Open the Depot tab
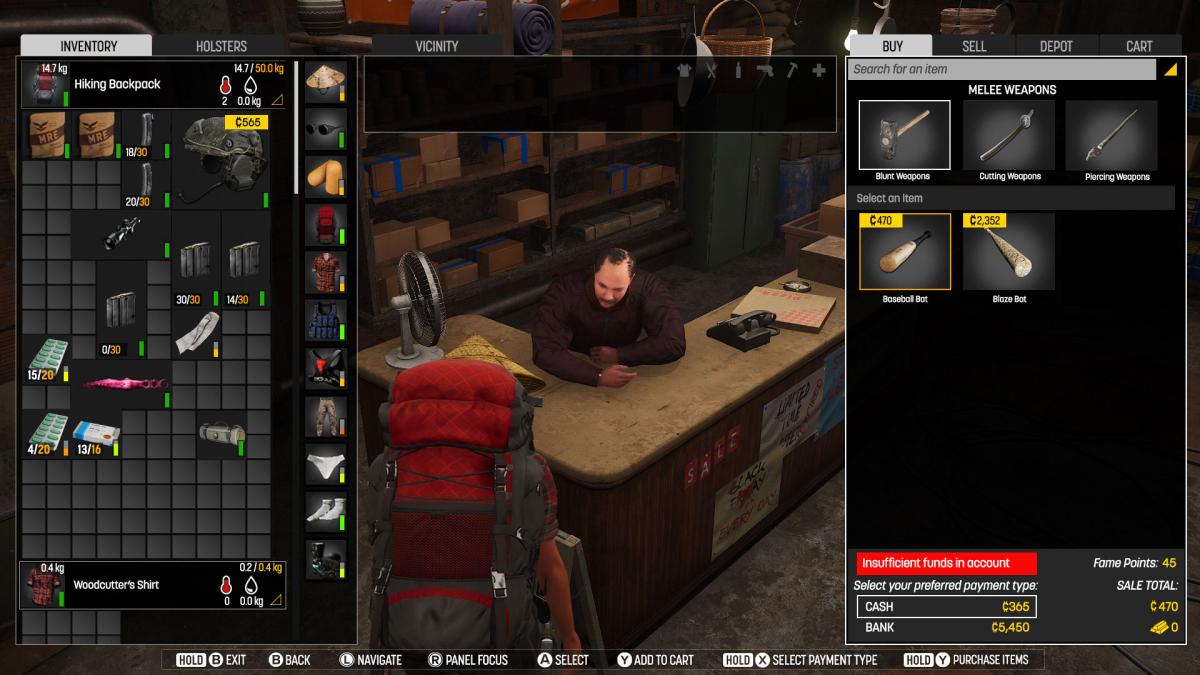The height and width of the screenshot is (675, 1200). click(1056, 46)
